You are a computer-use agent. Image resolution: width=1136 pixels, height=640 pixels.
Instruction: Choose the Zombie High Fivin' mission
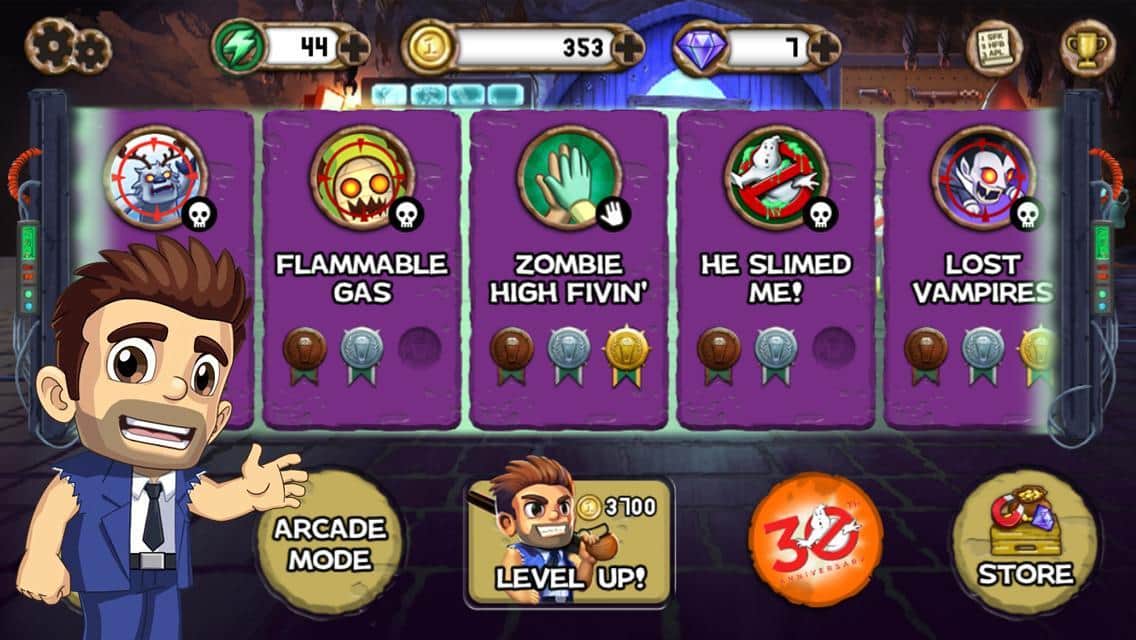568,270
